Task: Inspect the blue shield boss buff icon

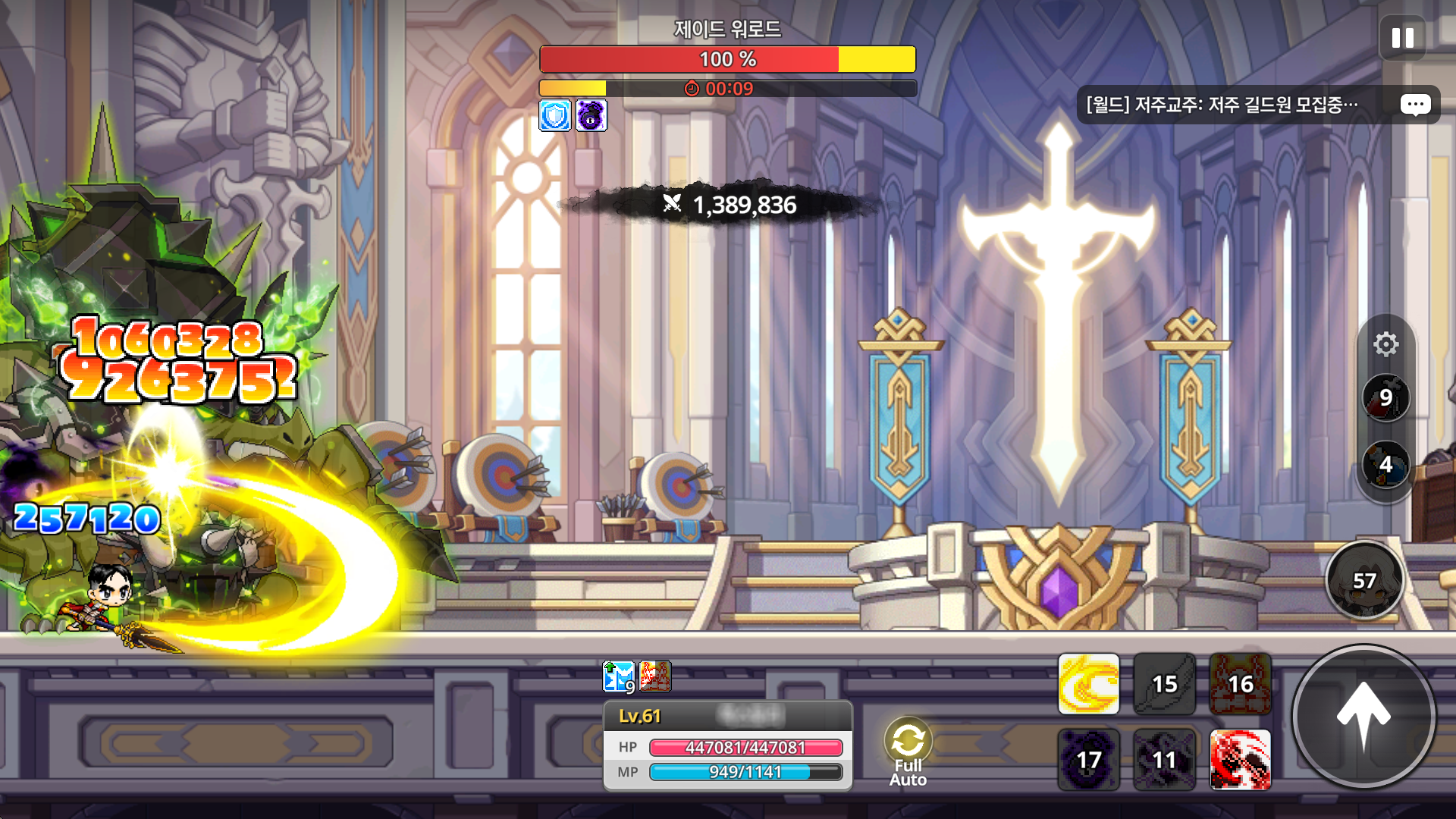Action: tap(555, 116)
